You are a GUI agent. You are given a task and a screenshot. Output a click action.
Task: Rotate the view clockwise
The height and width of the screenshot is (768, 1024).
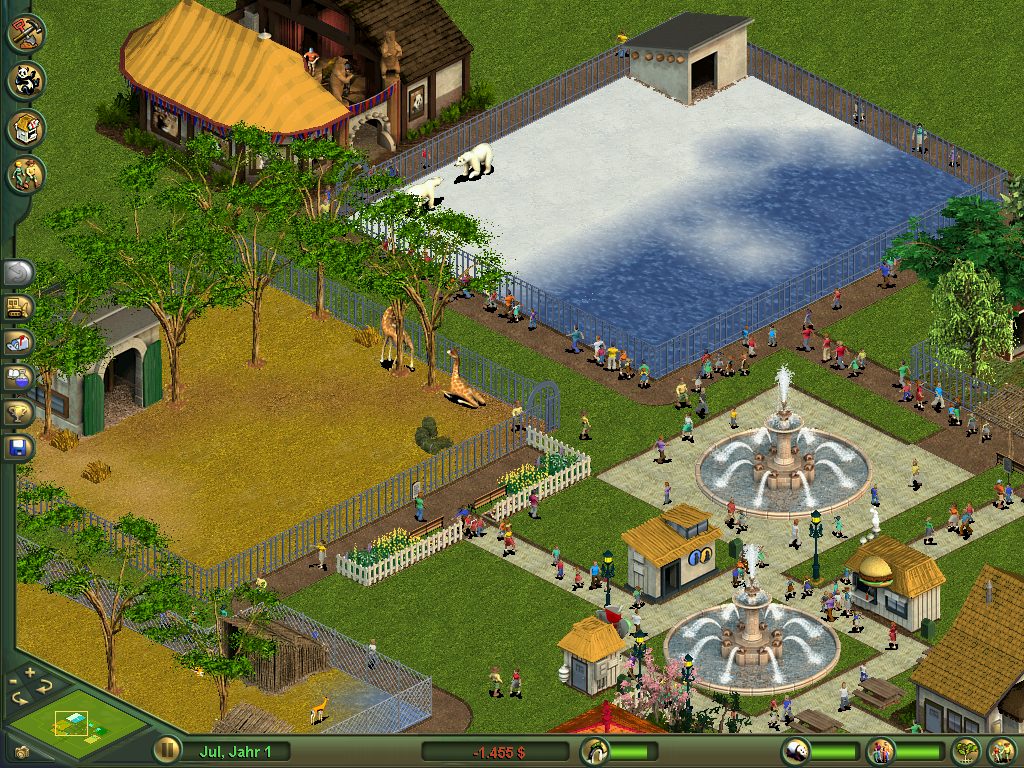(x=43, y=686)
